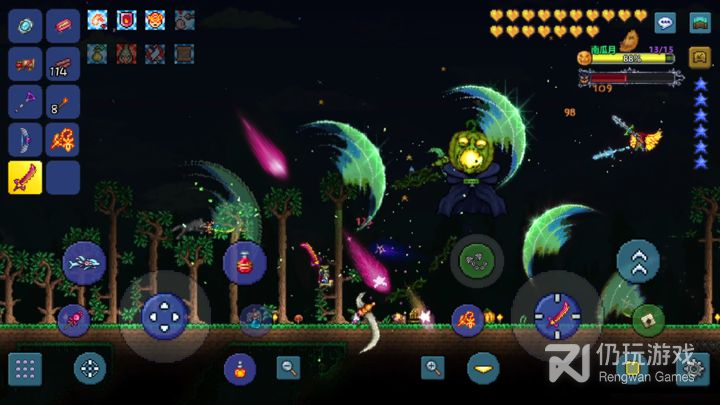Open the world map button
Viewport: 720px width, 405px height.
coord(700,22)
